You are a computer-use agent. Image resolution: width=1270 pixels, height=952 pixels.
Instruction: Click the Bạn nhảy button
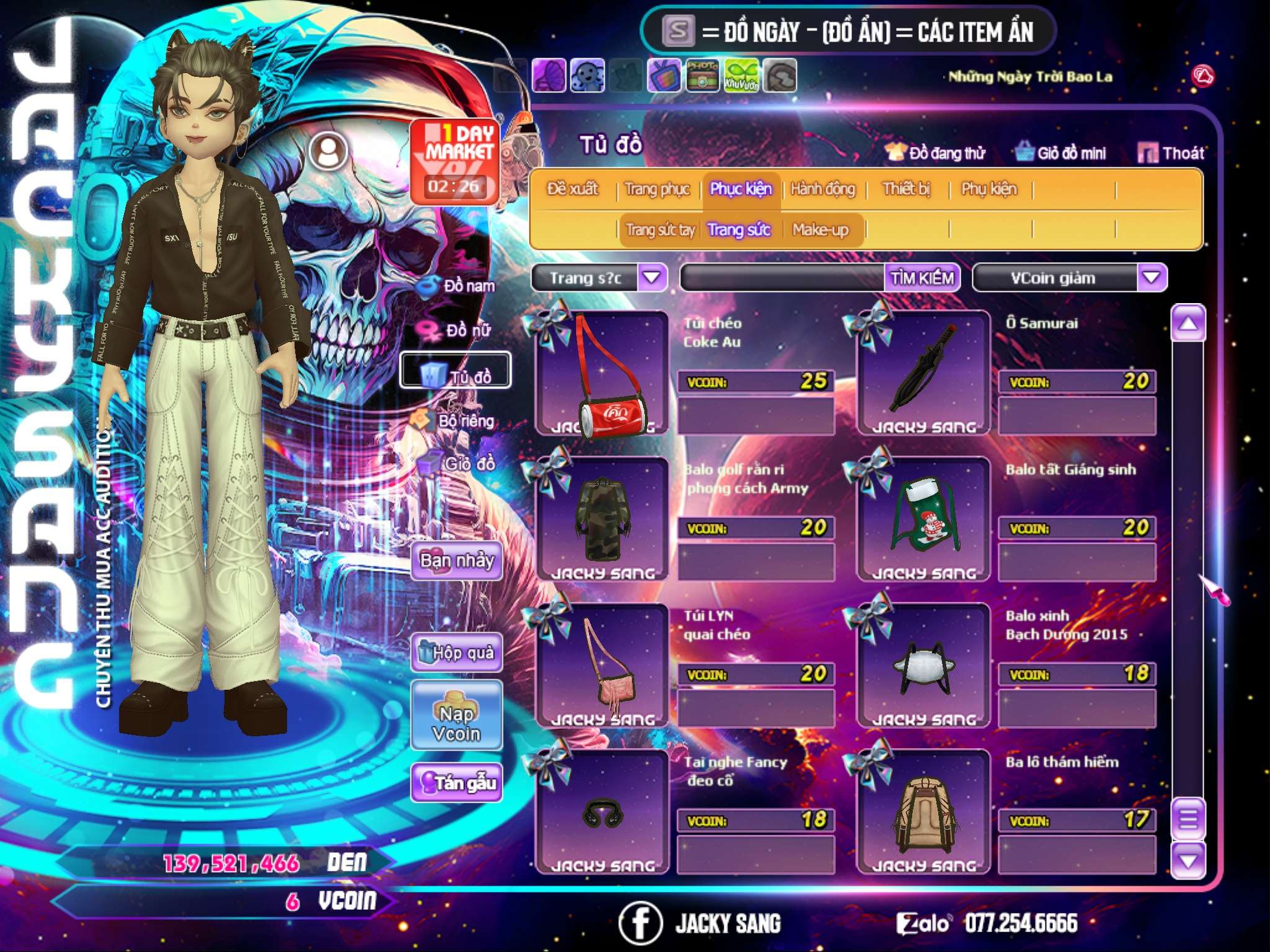(456, 561)
